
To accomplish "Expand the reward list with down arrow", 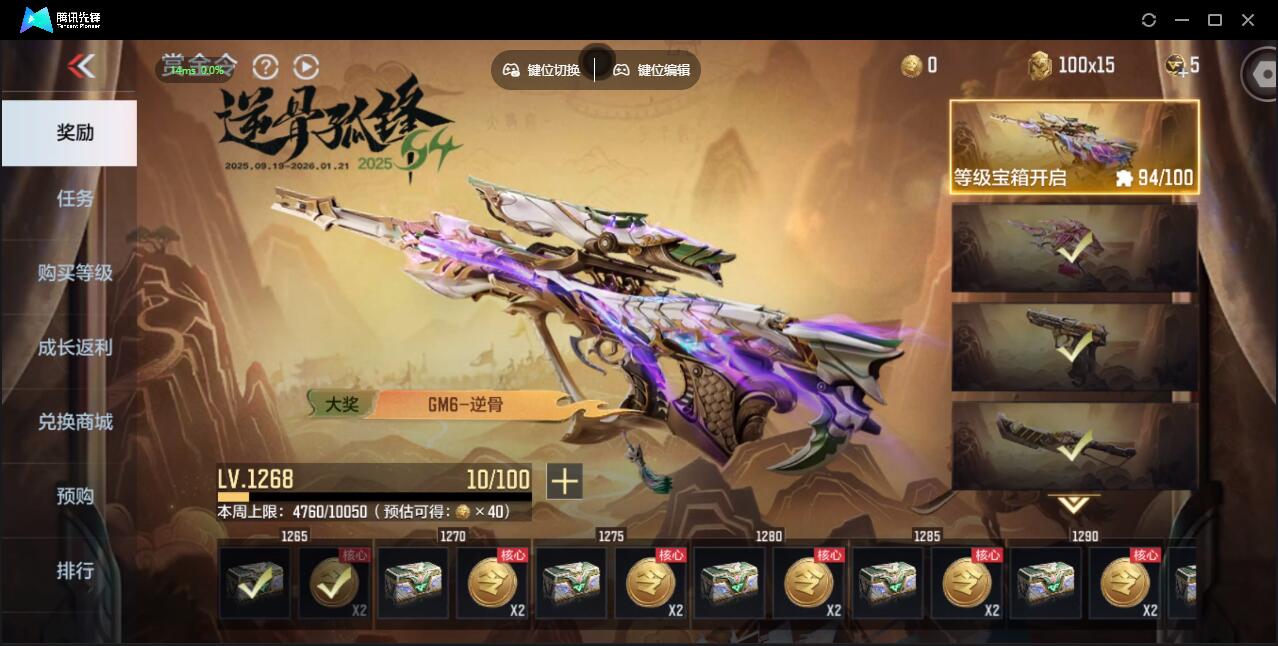I will [1074, 504].
